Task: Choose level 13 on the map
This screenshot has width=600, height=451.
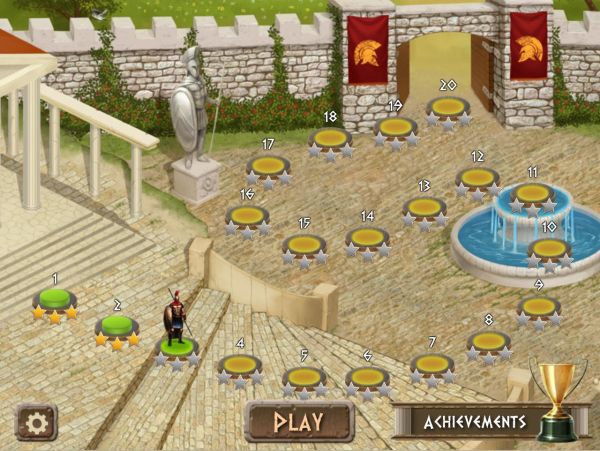Action: tap(424, 208)
